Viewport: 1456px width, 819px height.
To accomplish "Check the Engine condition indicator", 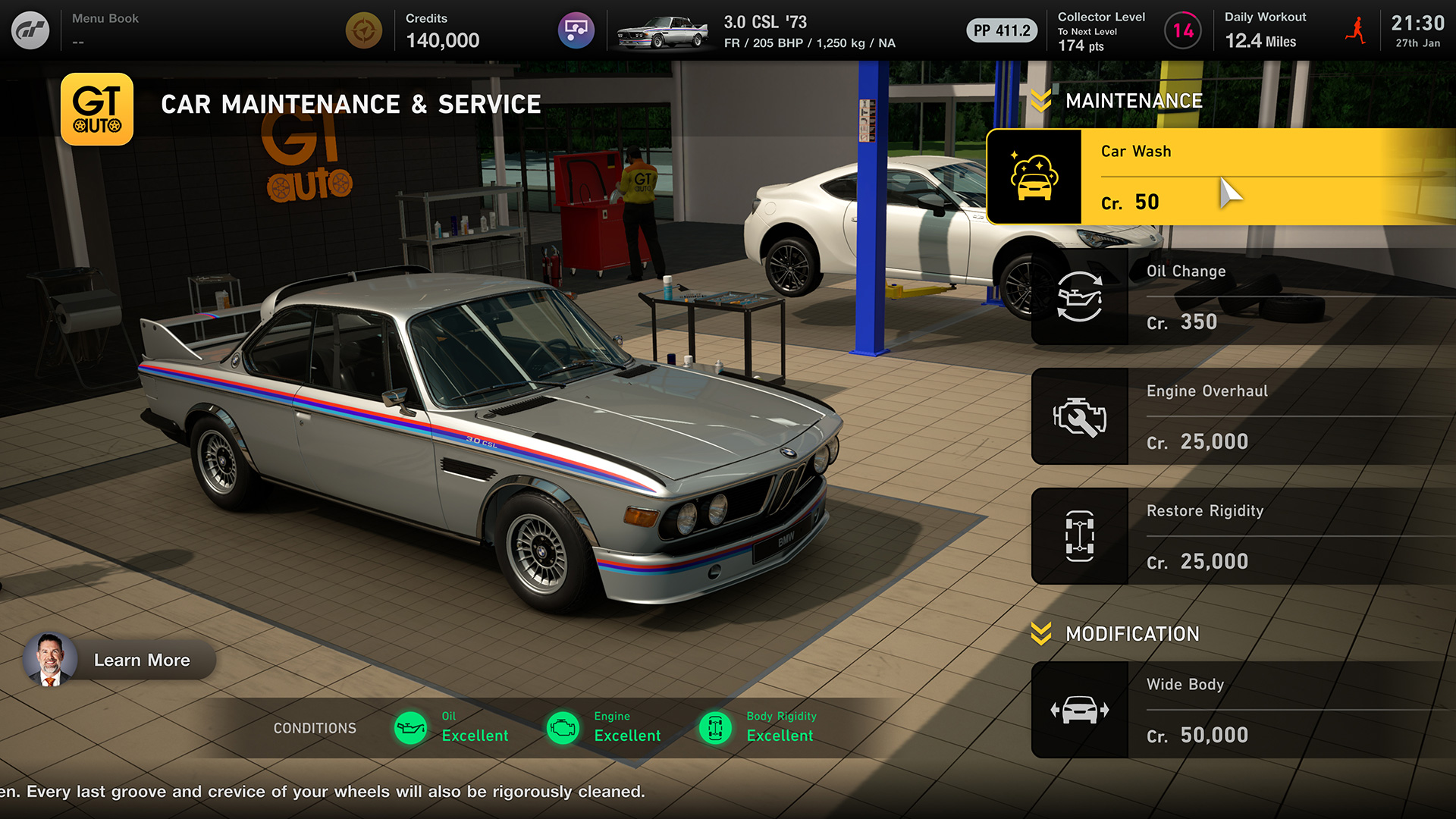I will (563, 727).
